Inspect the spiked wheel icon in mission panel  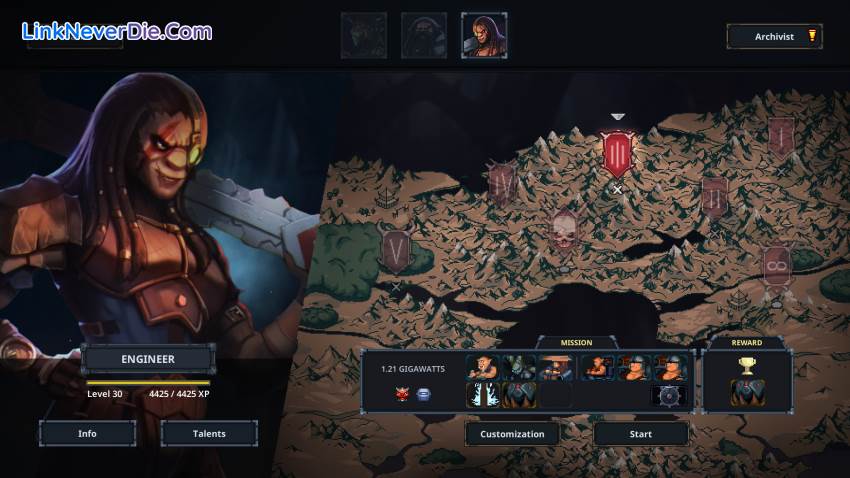[x=669, y=394]
